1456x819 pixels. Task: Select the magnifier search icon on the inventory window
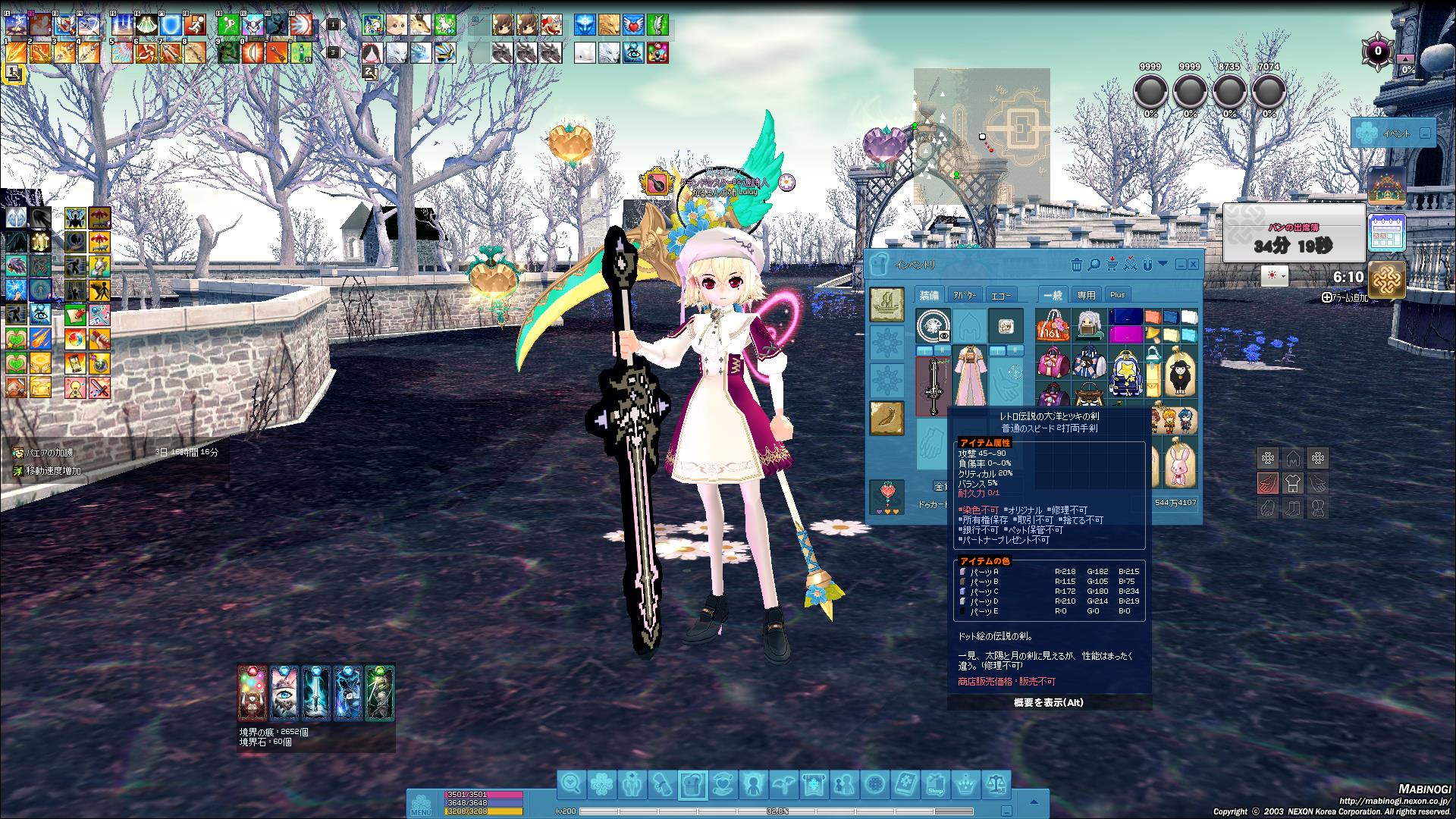tap(1094, 265)
